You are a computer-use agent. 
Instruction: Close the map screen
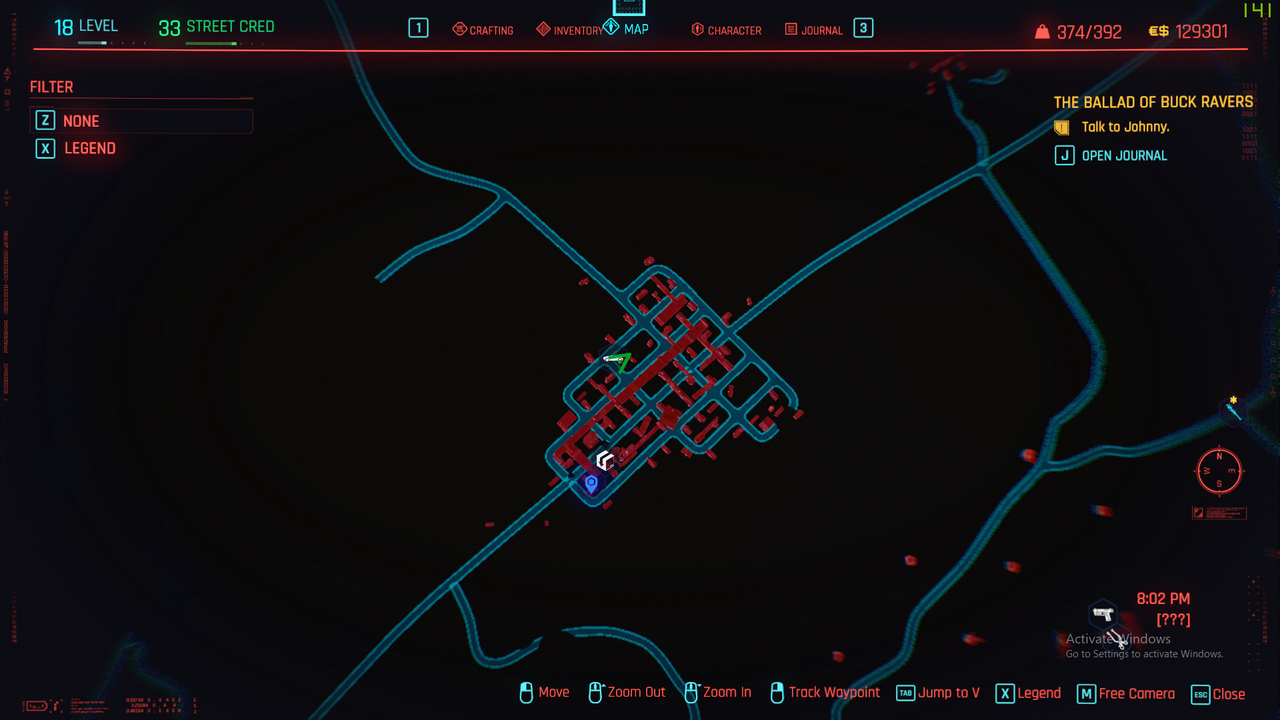(x=1218, y=693)
